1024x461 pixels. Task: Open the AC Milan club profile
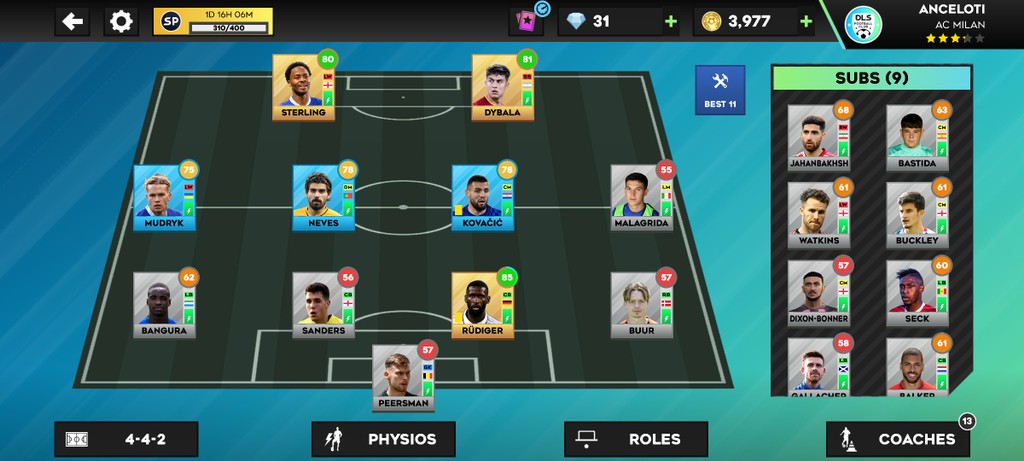coord(863,24)
